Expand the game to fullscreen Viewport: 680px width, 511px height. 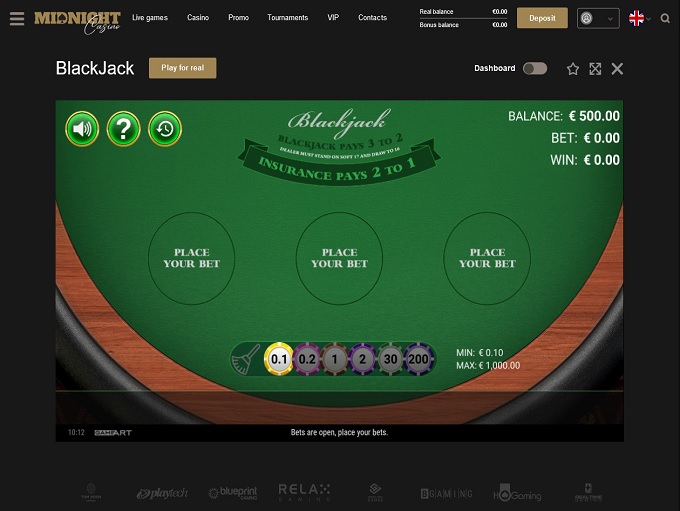click(x=595, y=69)
